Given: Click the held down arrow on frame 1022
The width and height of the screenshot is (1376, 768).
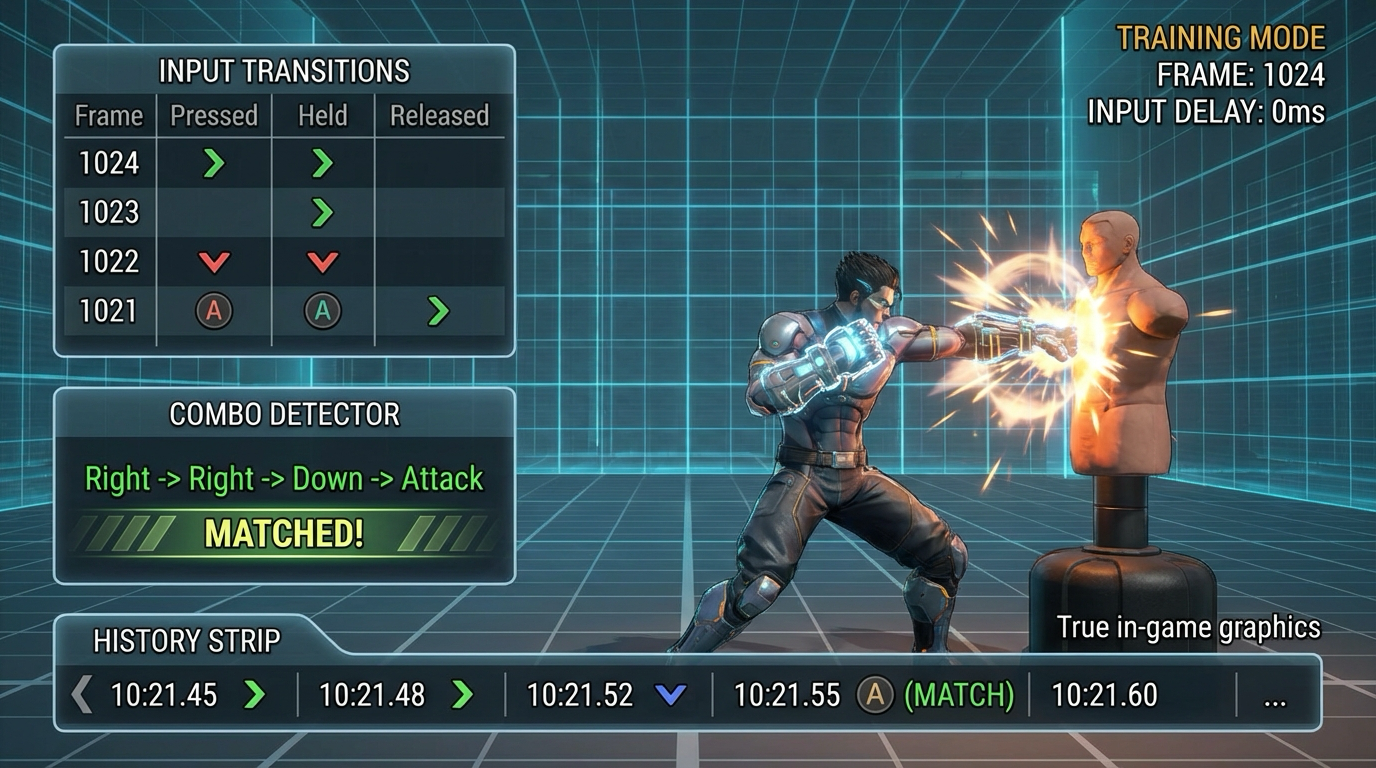Looking at the screenshot, I should [x=321, y=260].
